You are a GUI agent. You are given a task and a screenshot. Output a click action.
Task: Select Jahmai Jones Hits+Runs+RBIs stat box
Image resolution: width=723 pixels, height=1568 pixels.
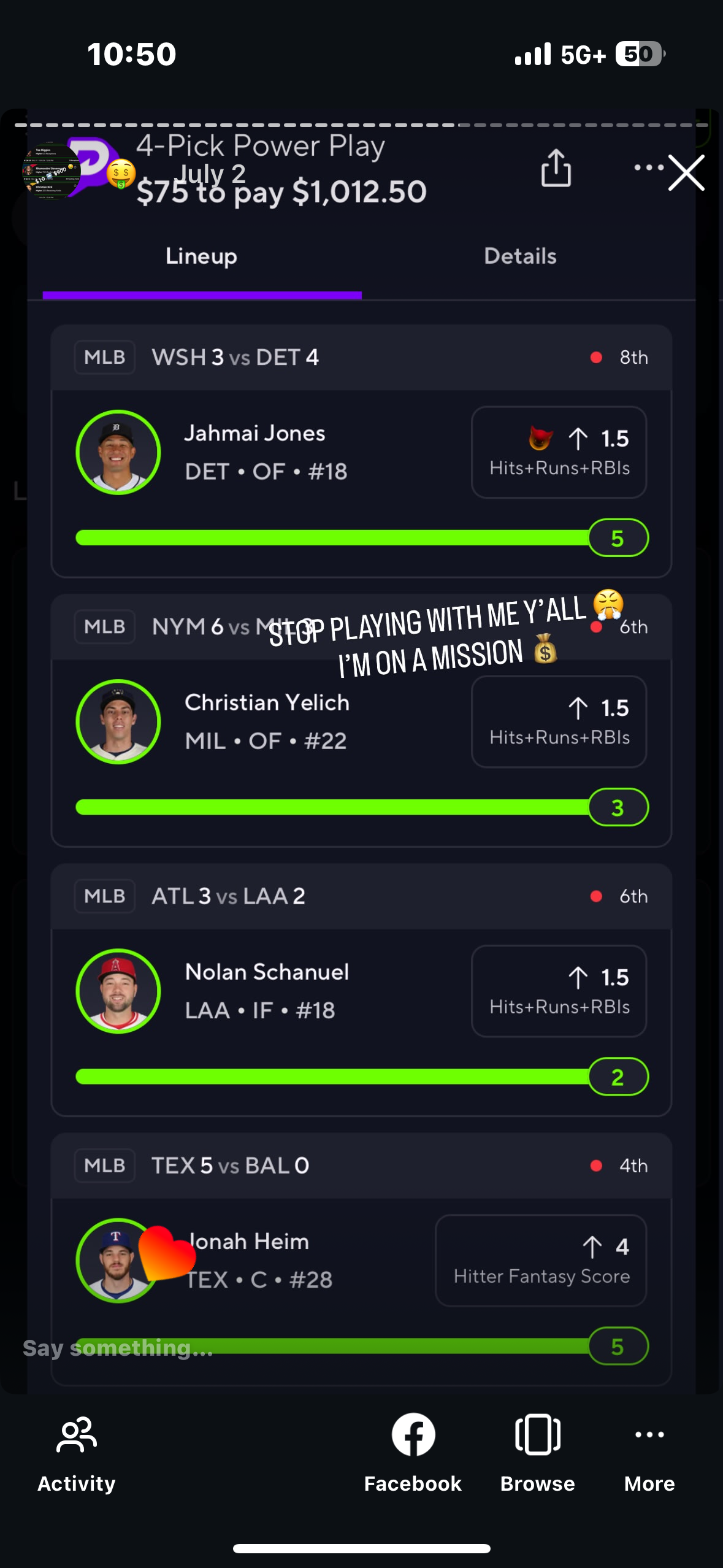(x=559, y=453)
